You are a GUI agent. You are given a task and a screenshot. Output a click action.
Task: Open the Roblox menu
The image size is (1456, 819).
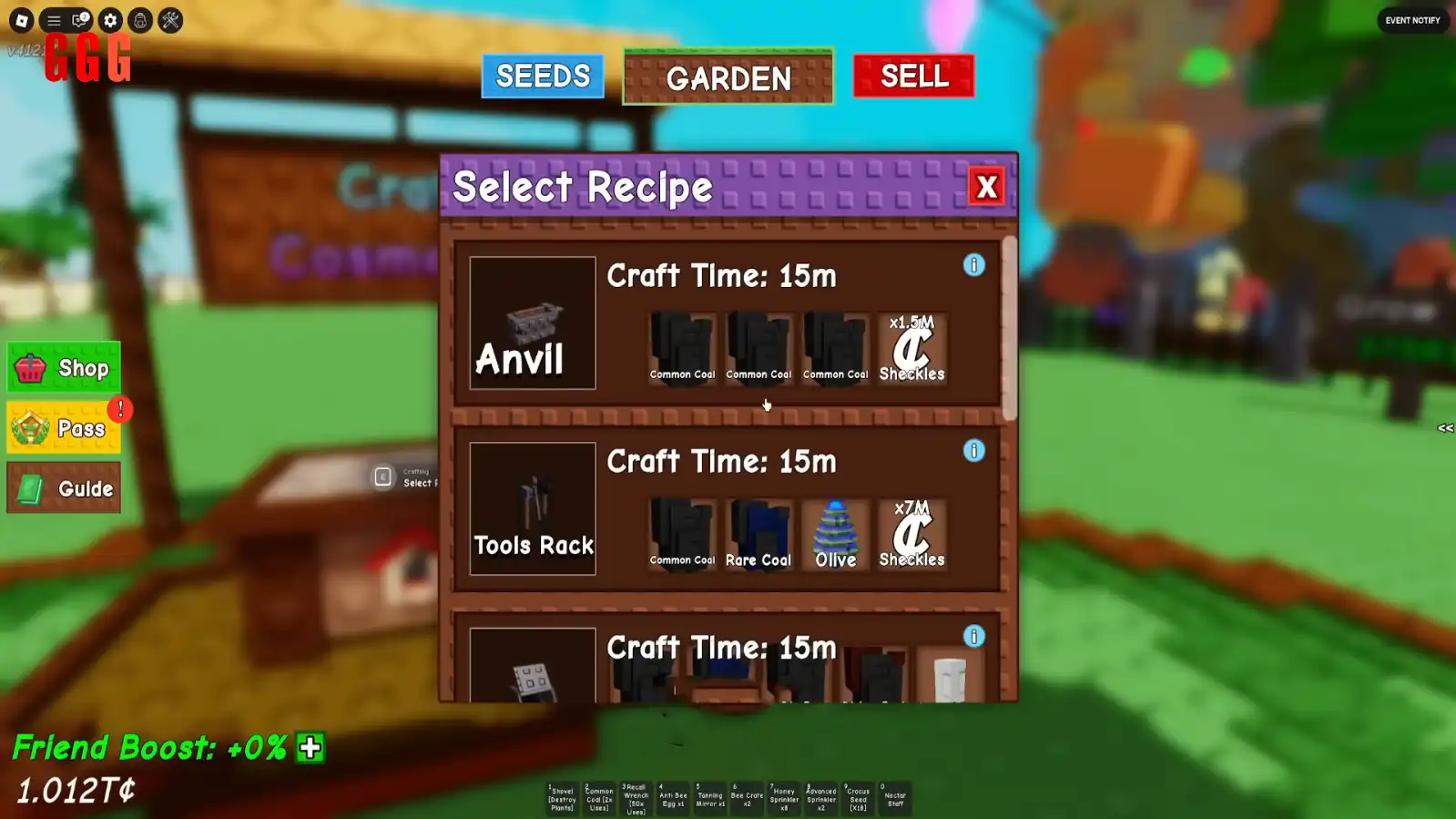pyautogui.click(x=22, y=20)
